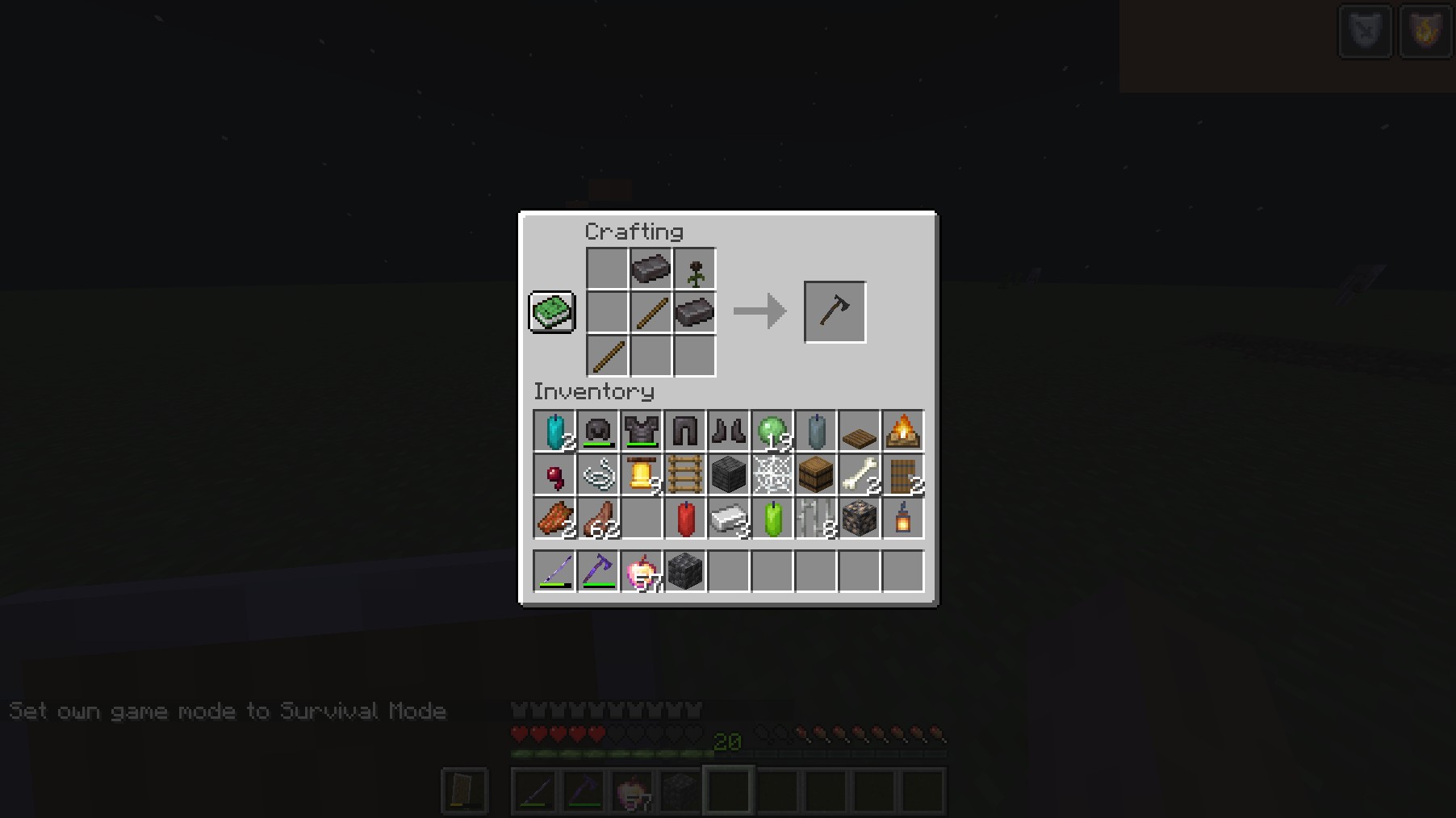This screenshot has width=1456, height=818.
Task: Pick up the red candle
Action: pyautogui.click(x=685, y=519)
